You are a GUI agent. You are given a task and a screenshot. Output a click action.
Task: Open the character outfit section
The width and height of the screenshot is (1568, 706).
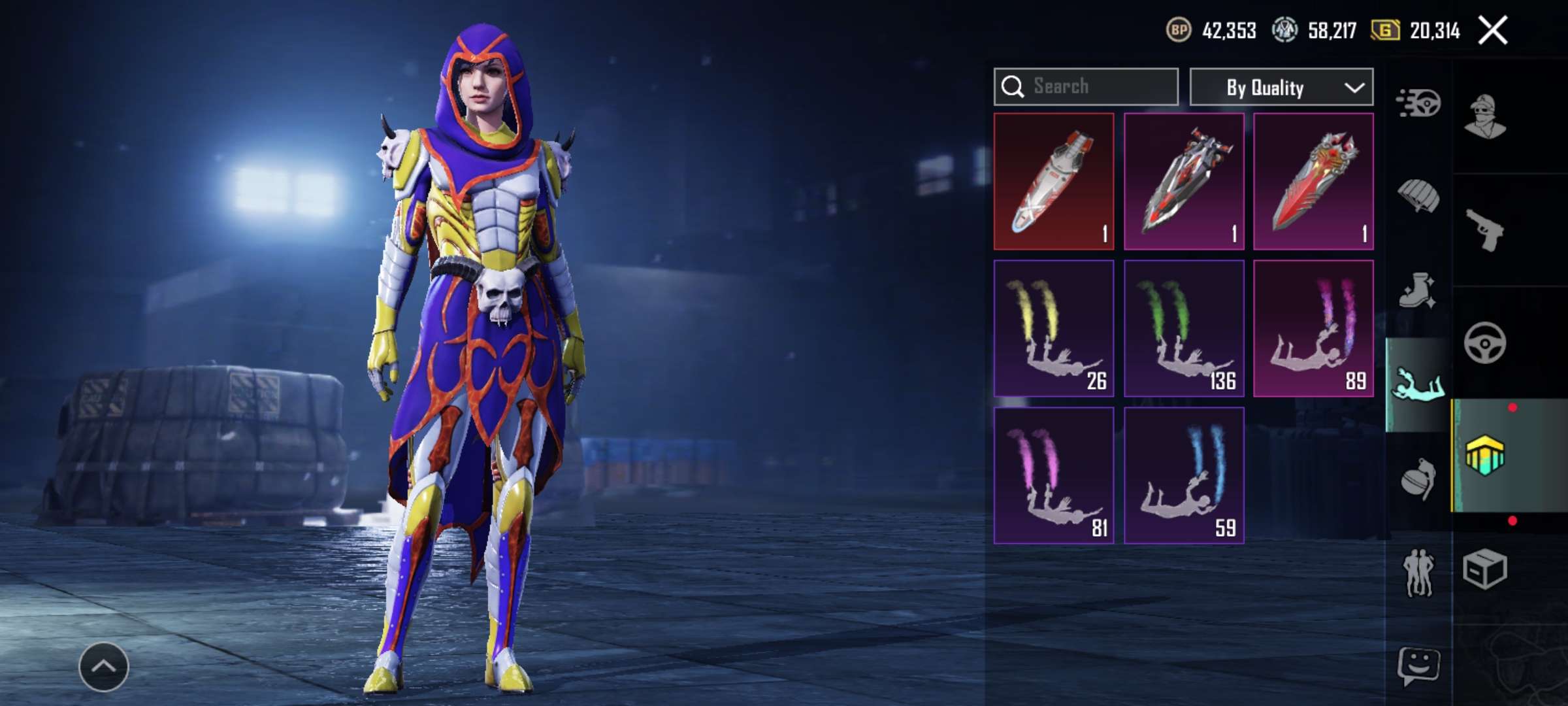1485,118
